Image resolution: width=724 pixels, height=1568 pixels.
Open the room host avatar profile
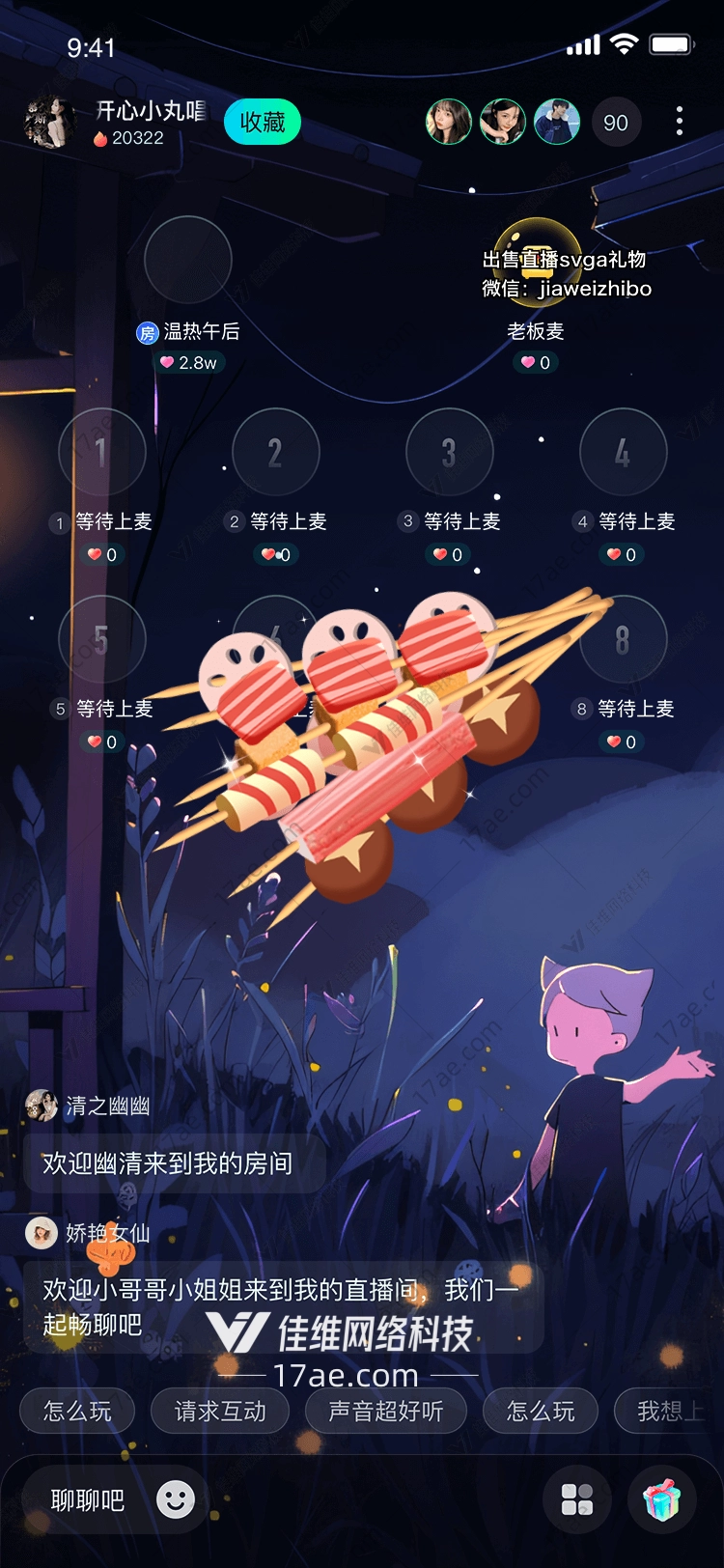pyautogui.click(x=50, y=123)
